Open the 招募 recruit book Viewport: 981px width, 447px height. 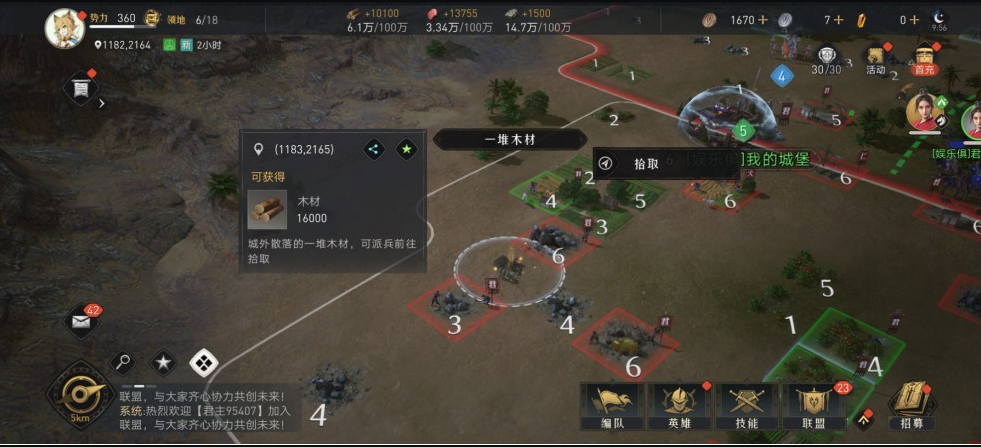point(912,406)
